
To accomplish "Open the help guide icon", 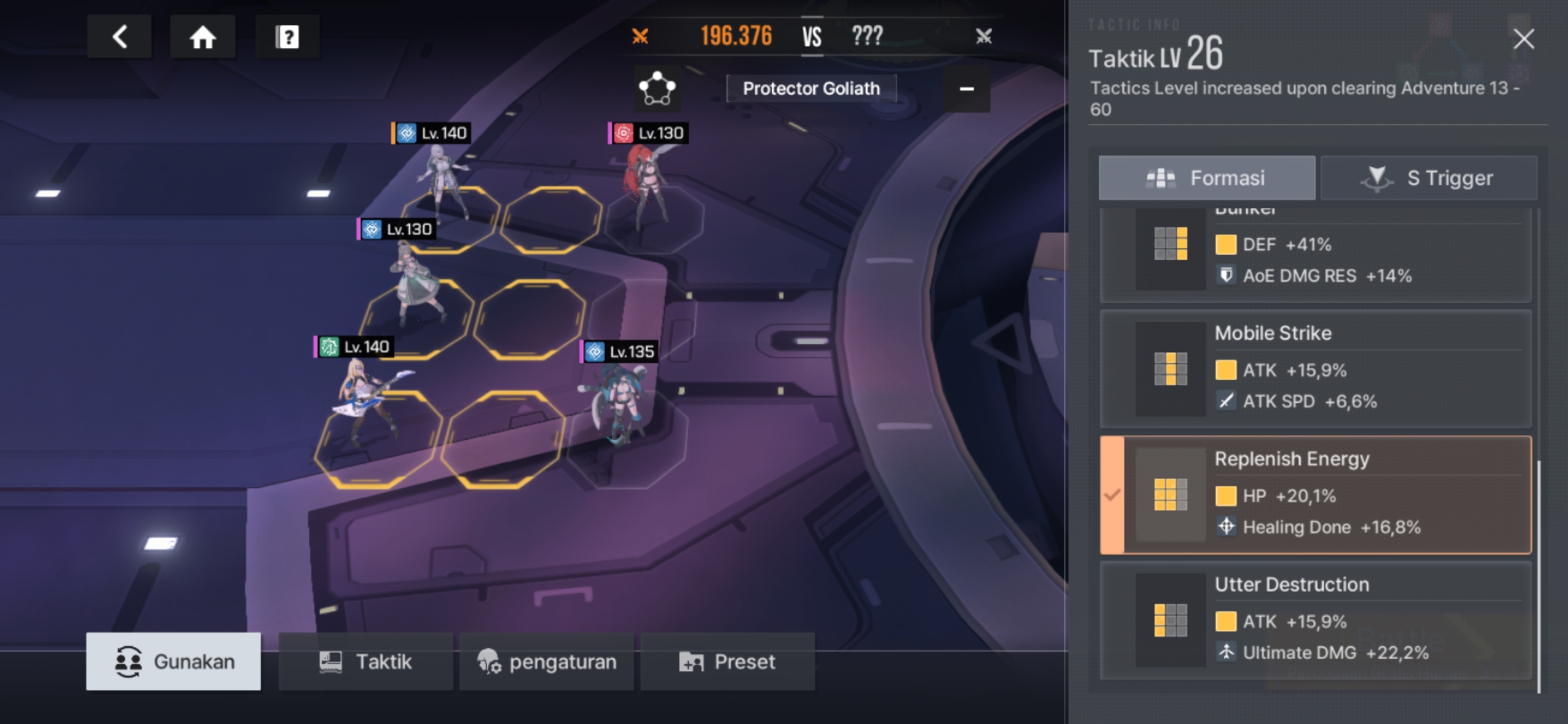I will [287, 37].
